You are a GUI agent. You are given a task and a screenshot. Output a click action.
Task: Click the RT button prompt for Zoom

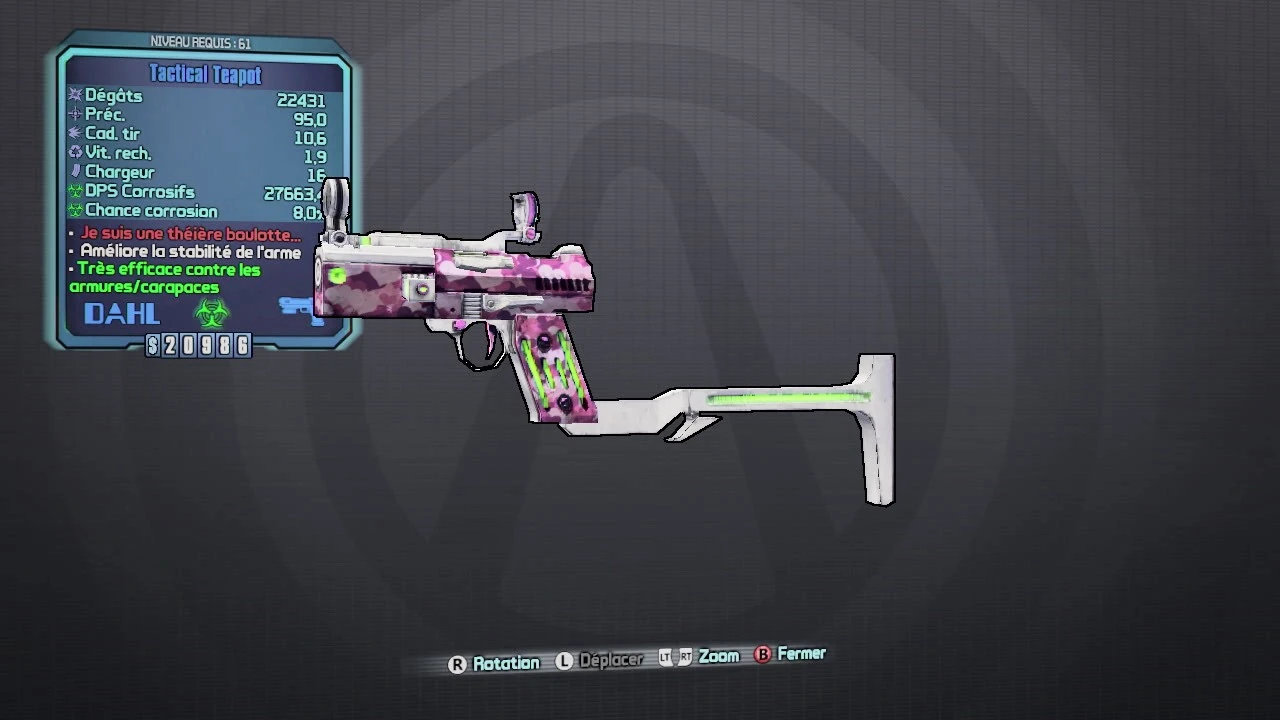click(685, 656)
